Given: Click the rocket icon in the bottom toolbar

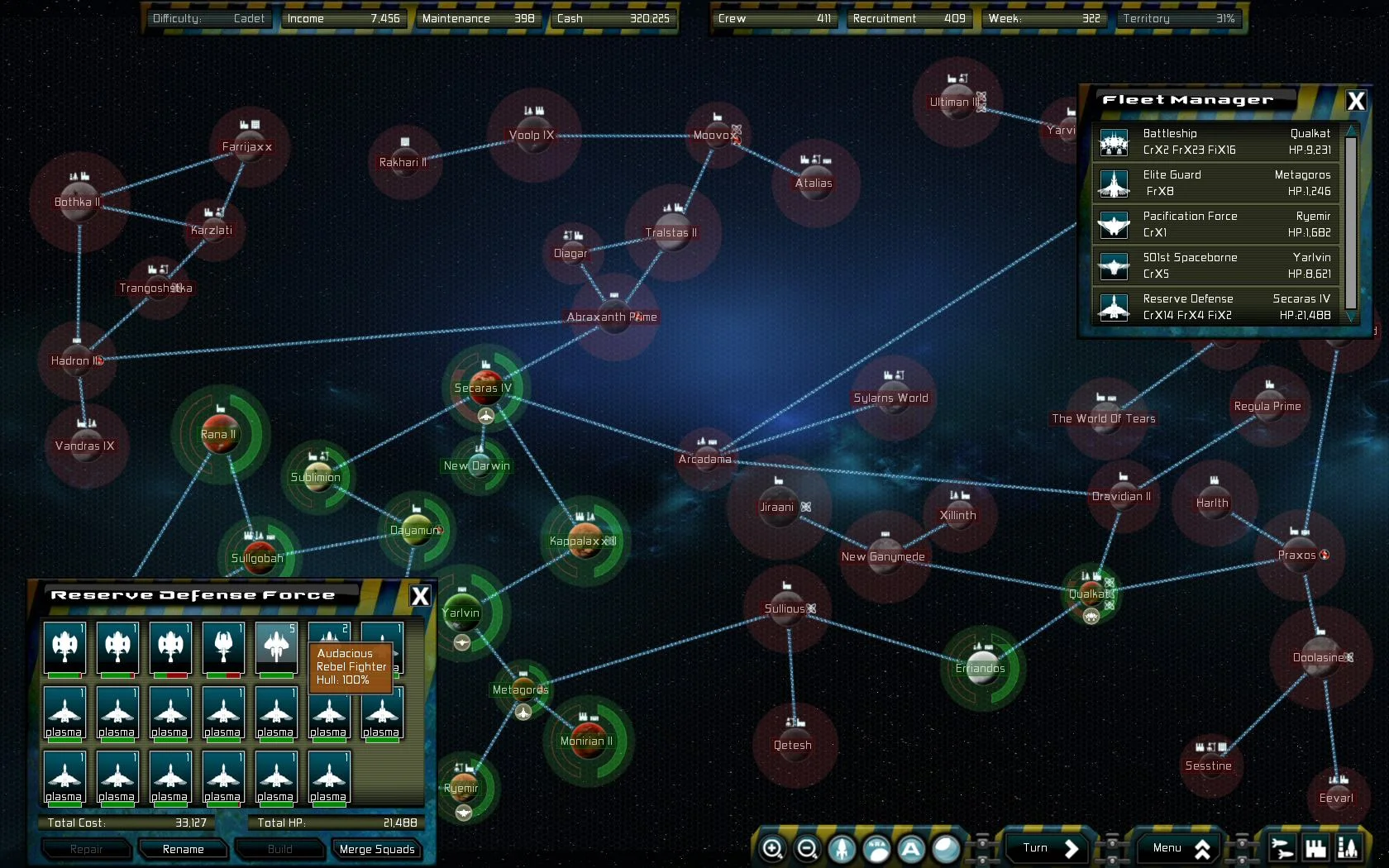Looking at the screenshot, I should pos(841,848).
